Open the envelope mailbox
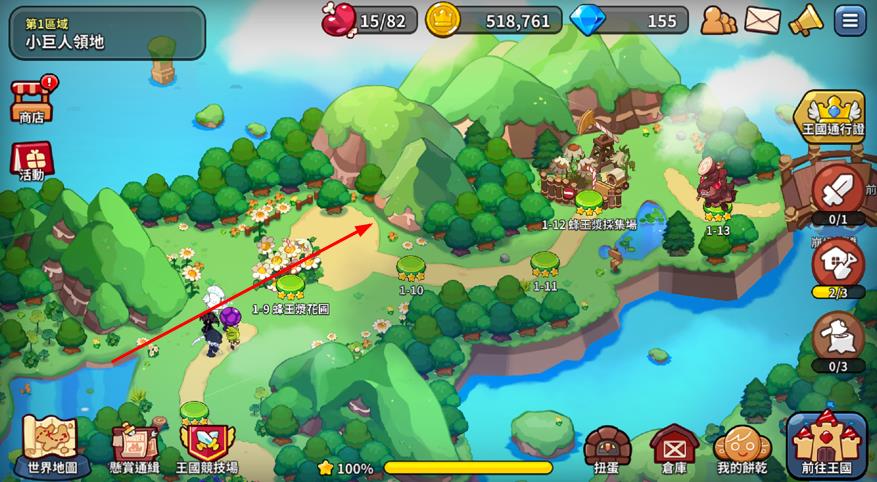The width and height of the screenshot is (877, 482). coord(762,20)
